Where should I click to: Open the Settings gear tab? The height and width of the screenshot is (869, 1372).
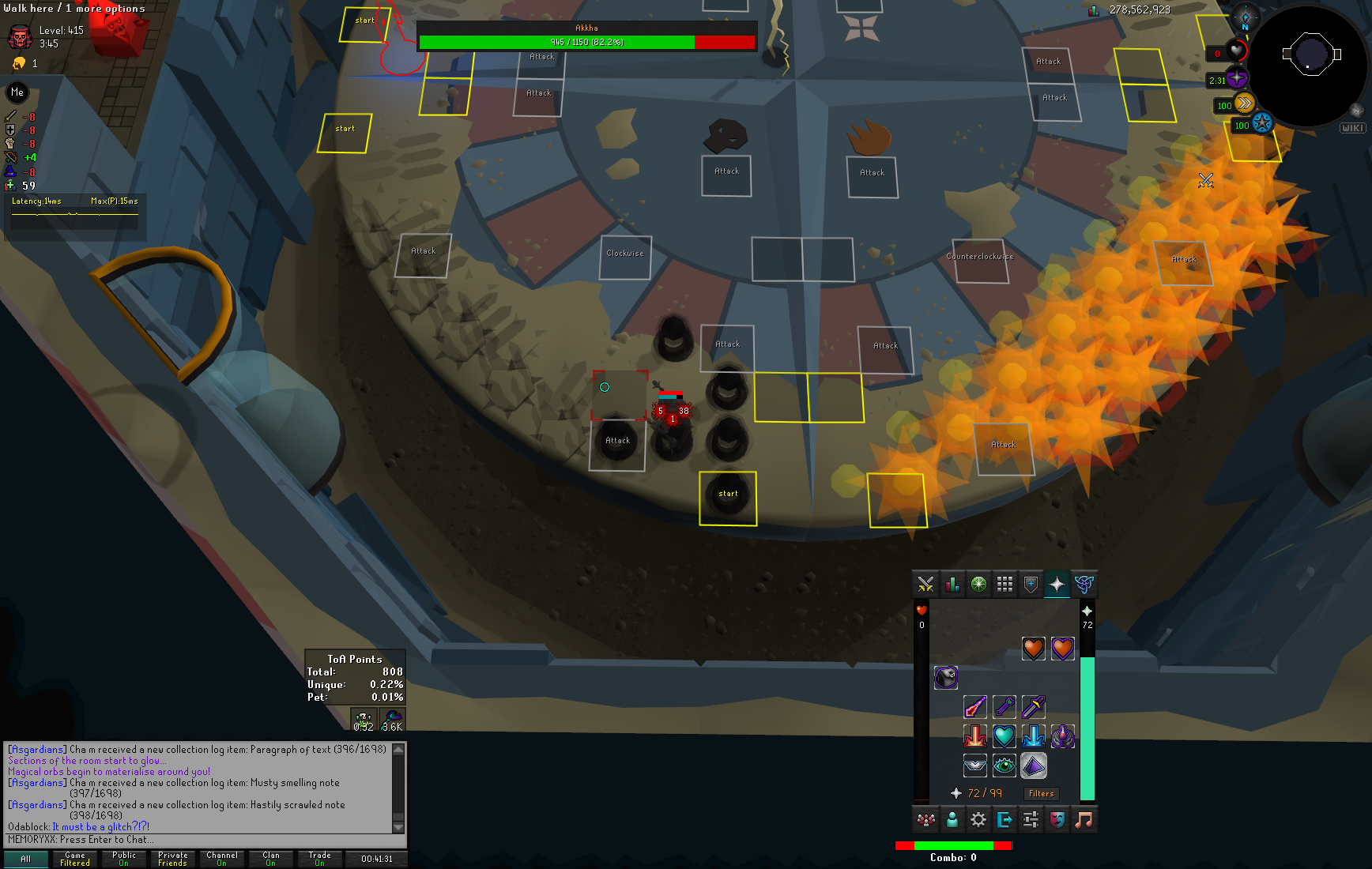978,820
